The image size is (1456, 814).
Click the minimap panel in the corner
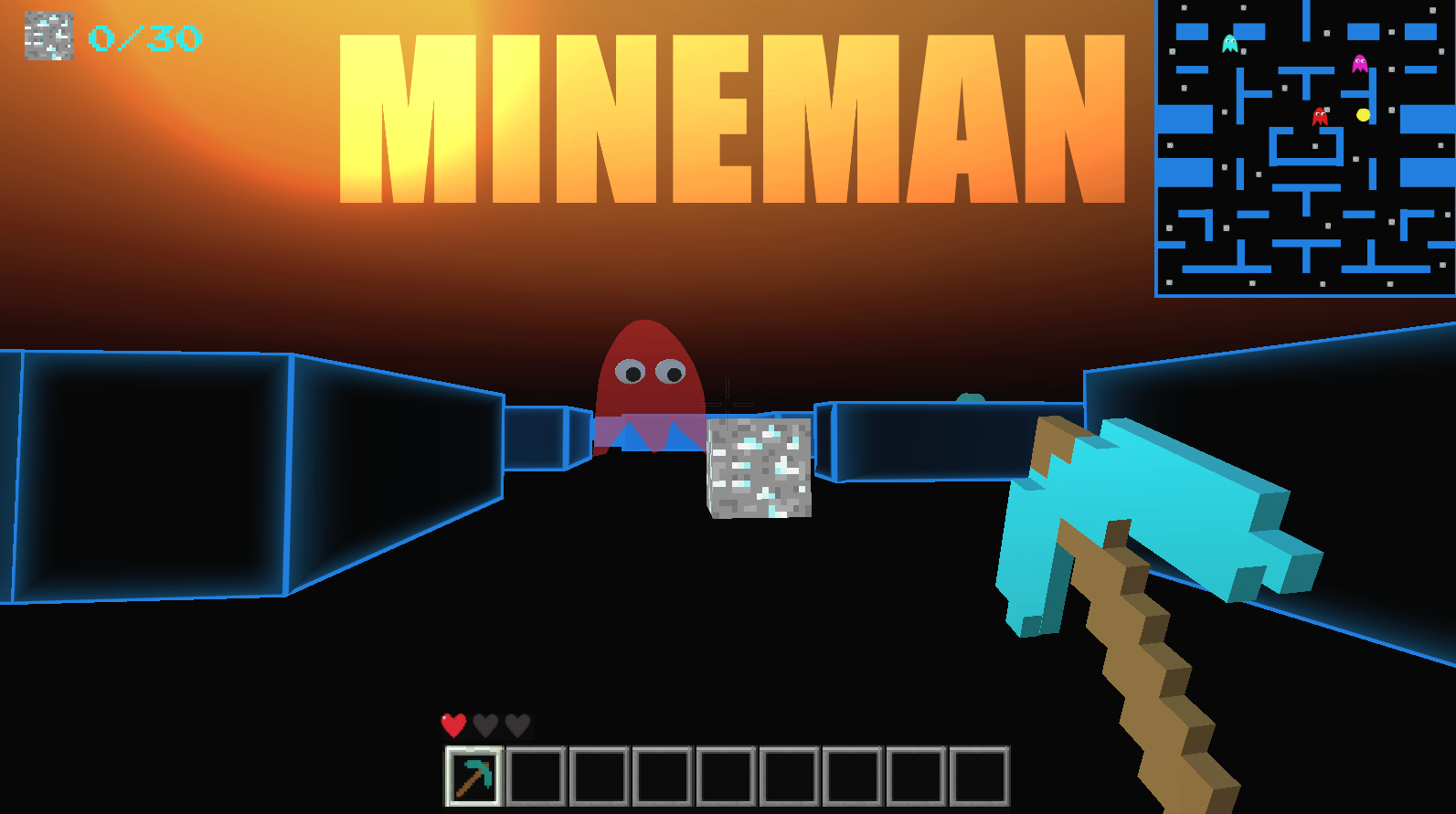tap(1305, 151)
